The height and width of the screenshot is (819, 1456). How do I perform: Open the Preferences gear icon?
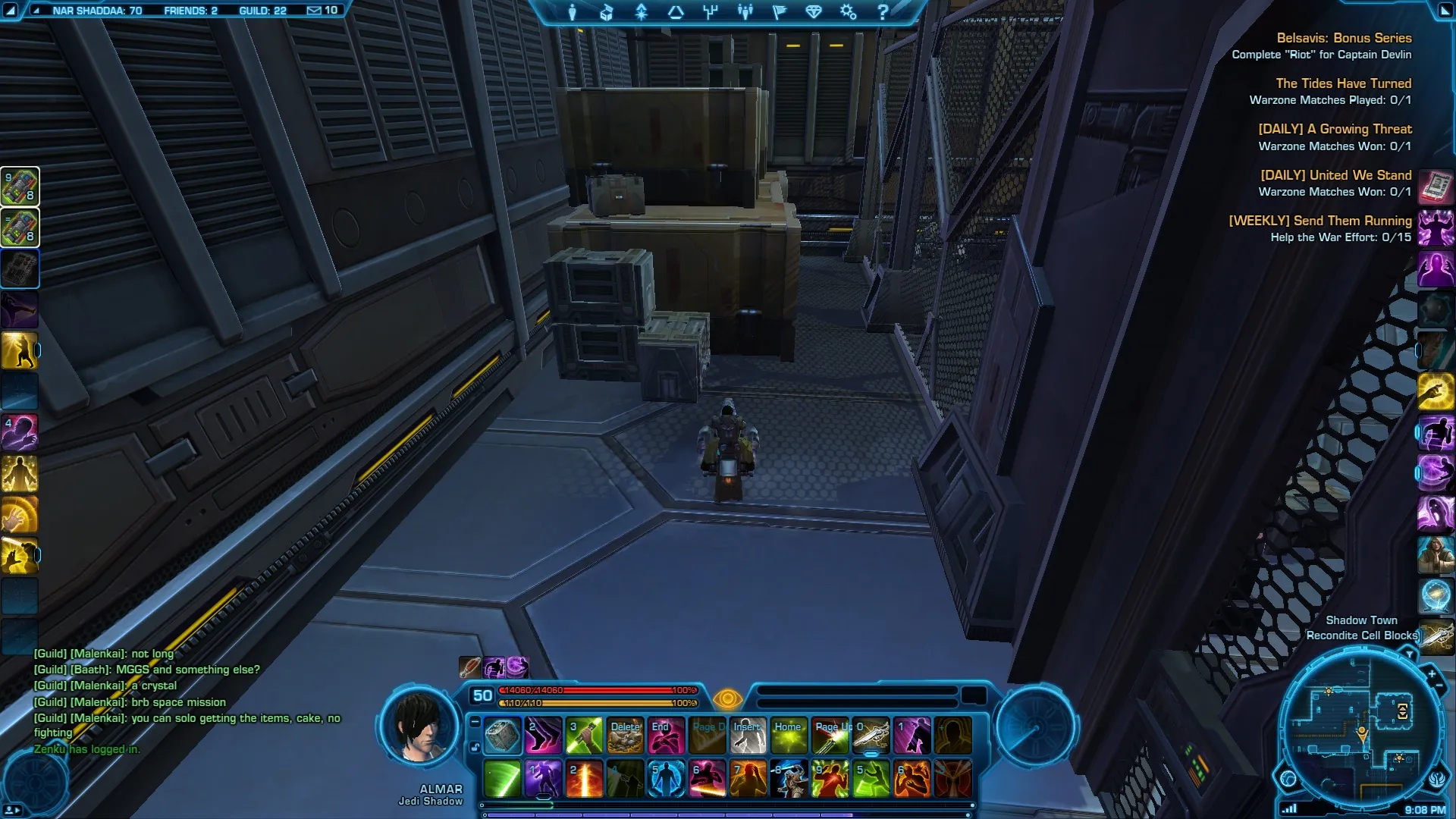(848, 12)
